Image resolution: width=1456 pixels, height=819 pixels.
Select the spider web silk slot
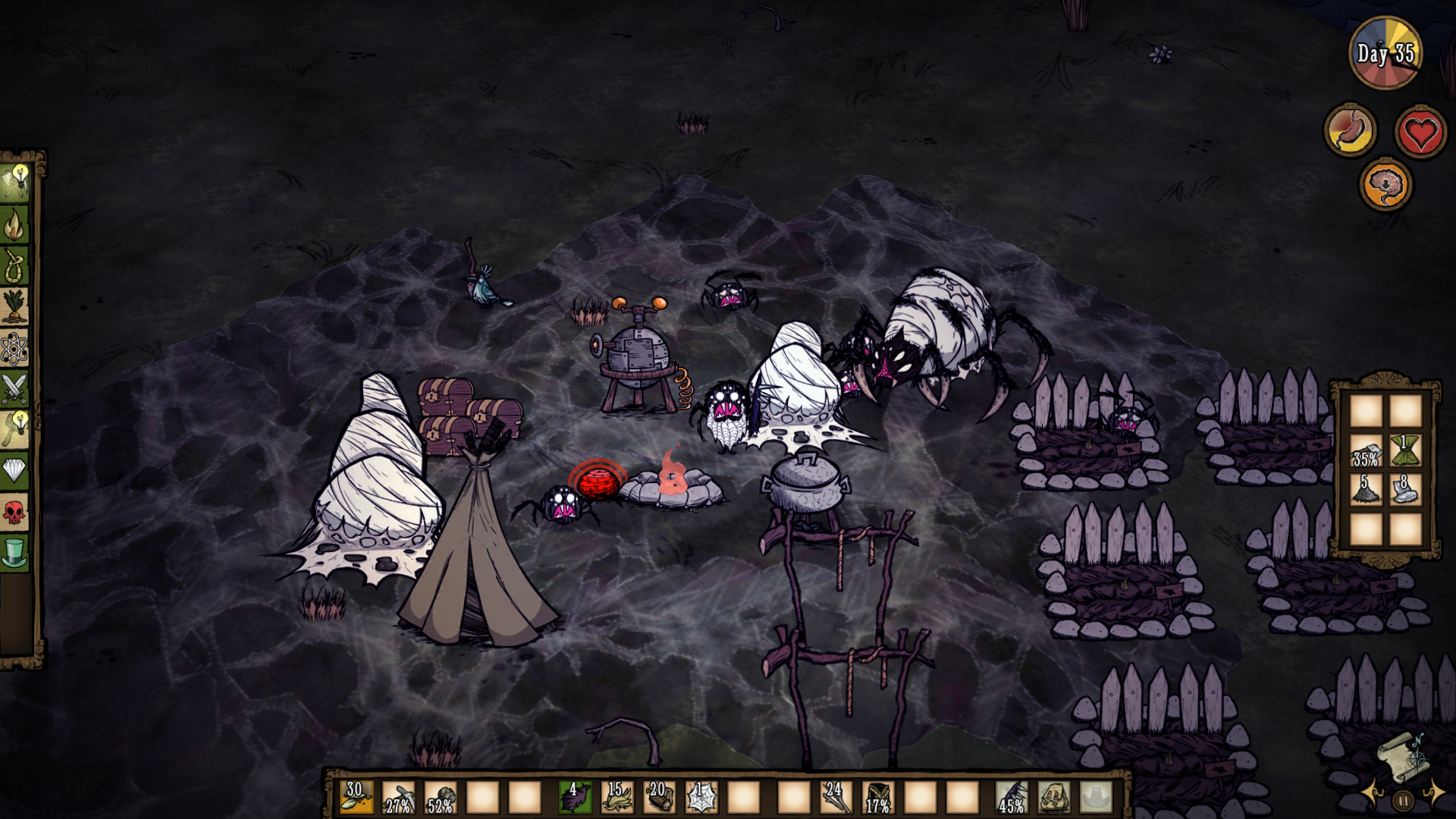tap(701, 797)
